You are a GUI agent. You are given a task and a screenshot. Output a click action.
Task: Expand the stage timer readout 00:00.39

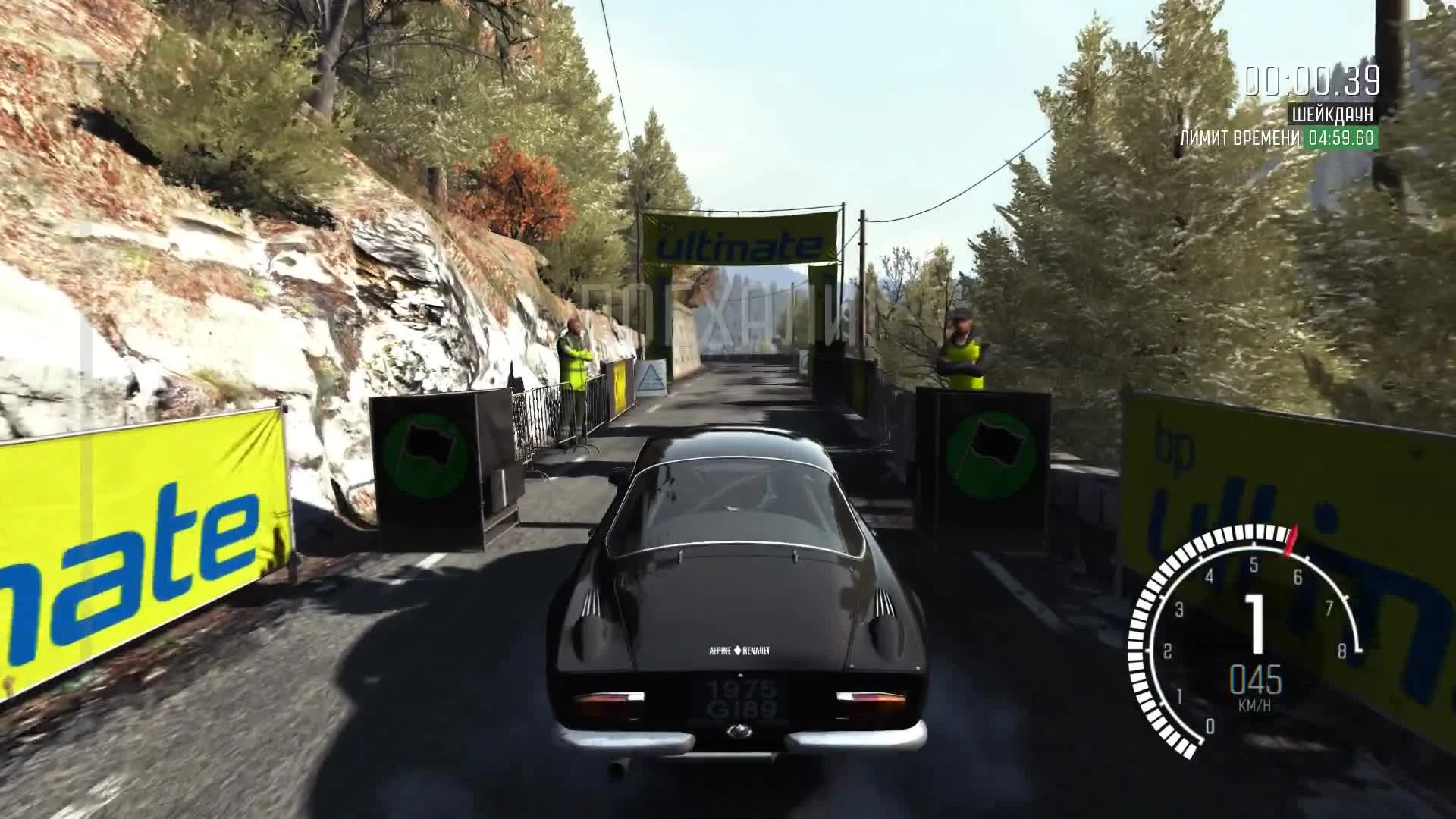coord(1313,78)
